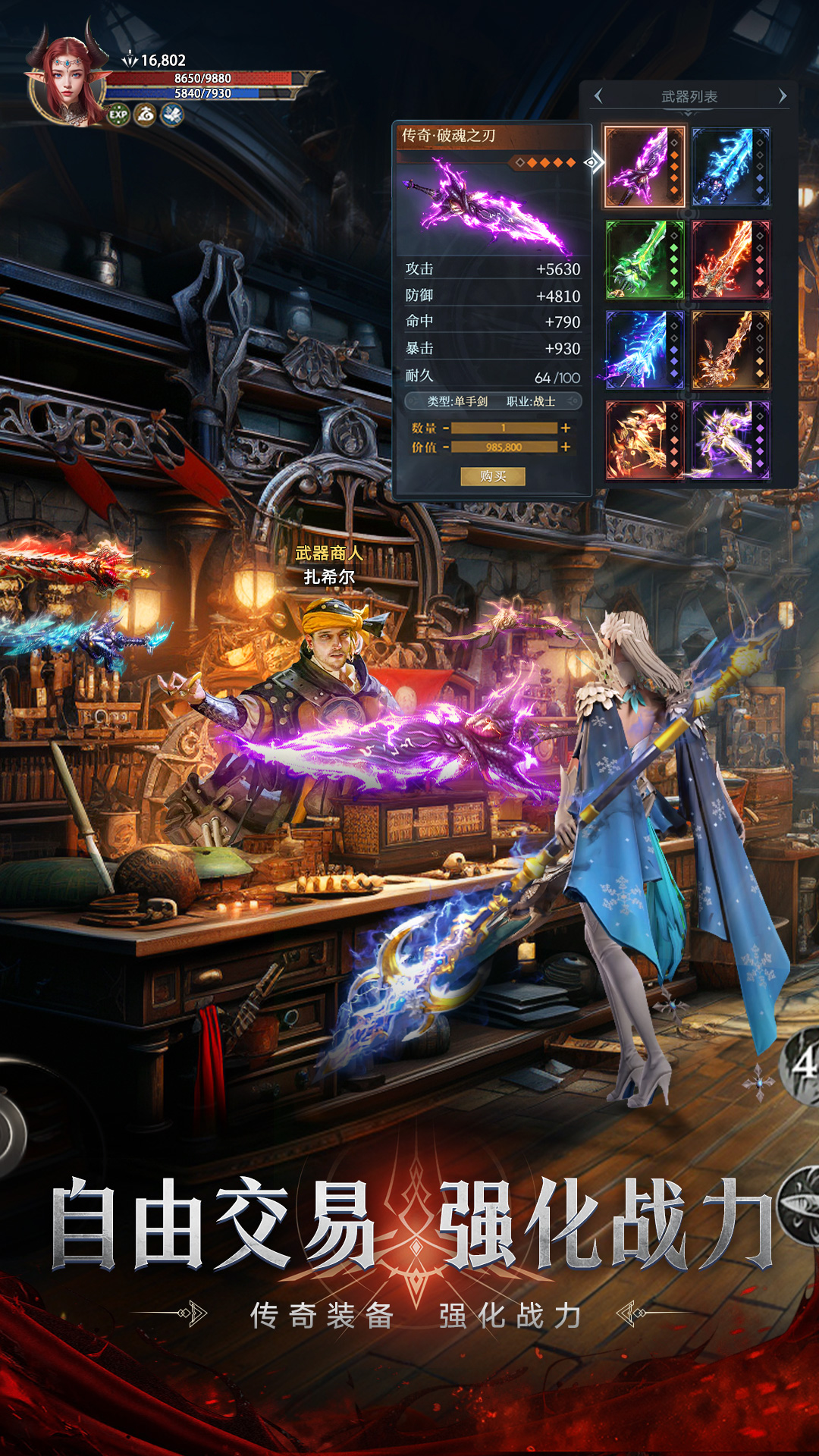Go to next weapon list page
Image resolution: width=819 pixels, height=1456 pixels.
[x=782, y=96]
